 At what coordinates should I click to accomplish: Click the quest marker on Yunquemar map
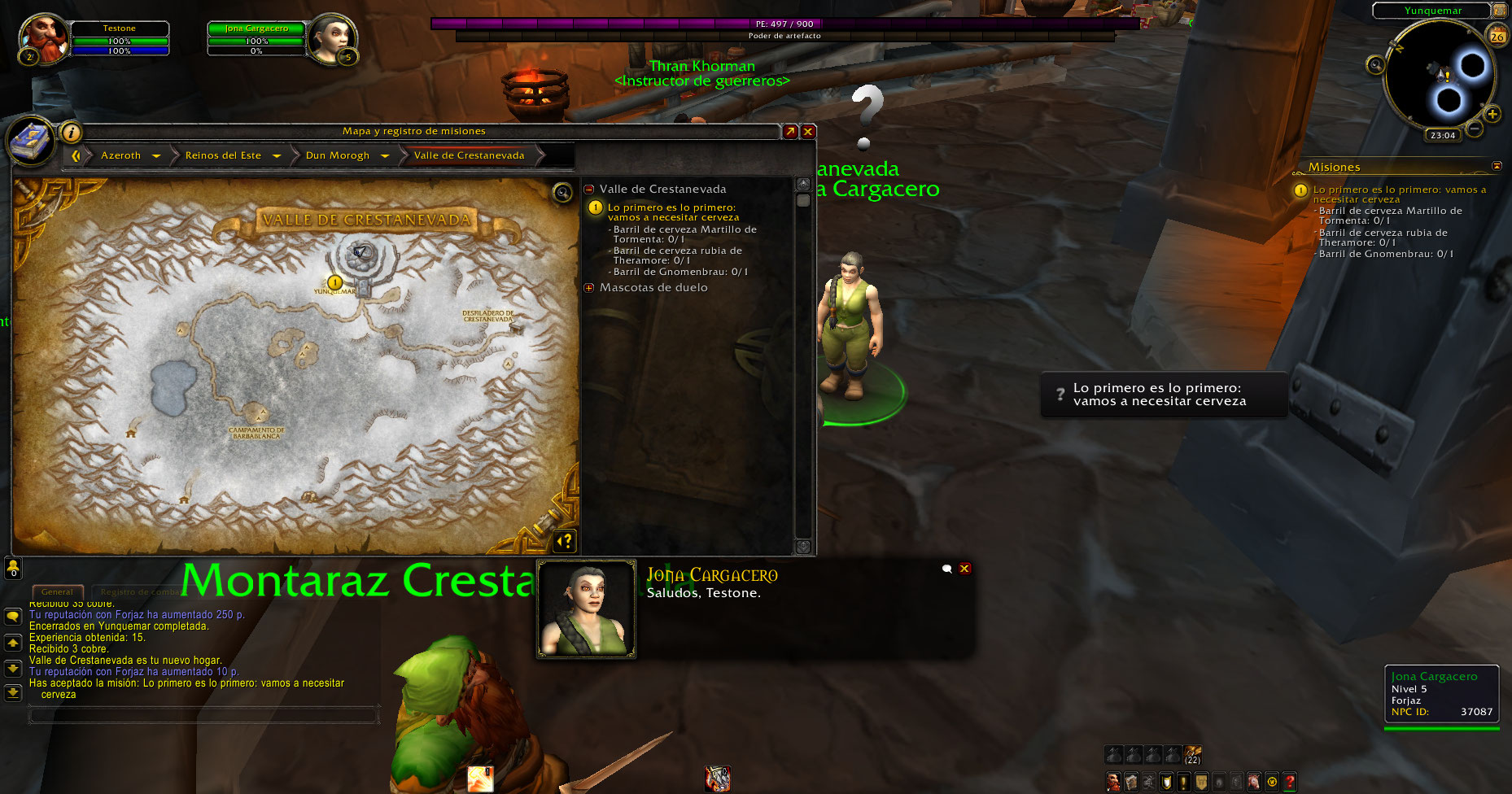coord(334,282)
